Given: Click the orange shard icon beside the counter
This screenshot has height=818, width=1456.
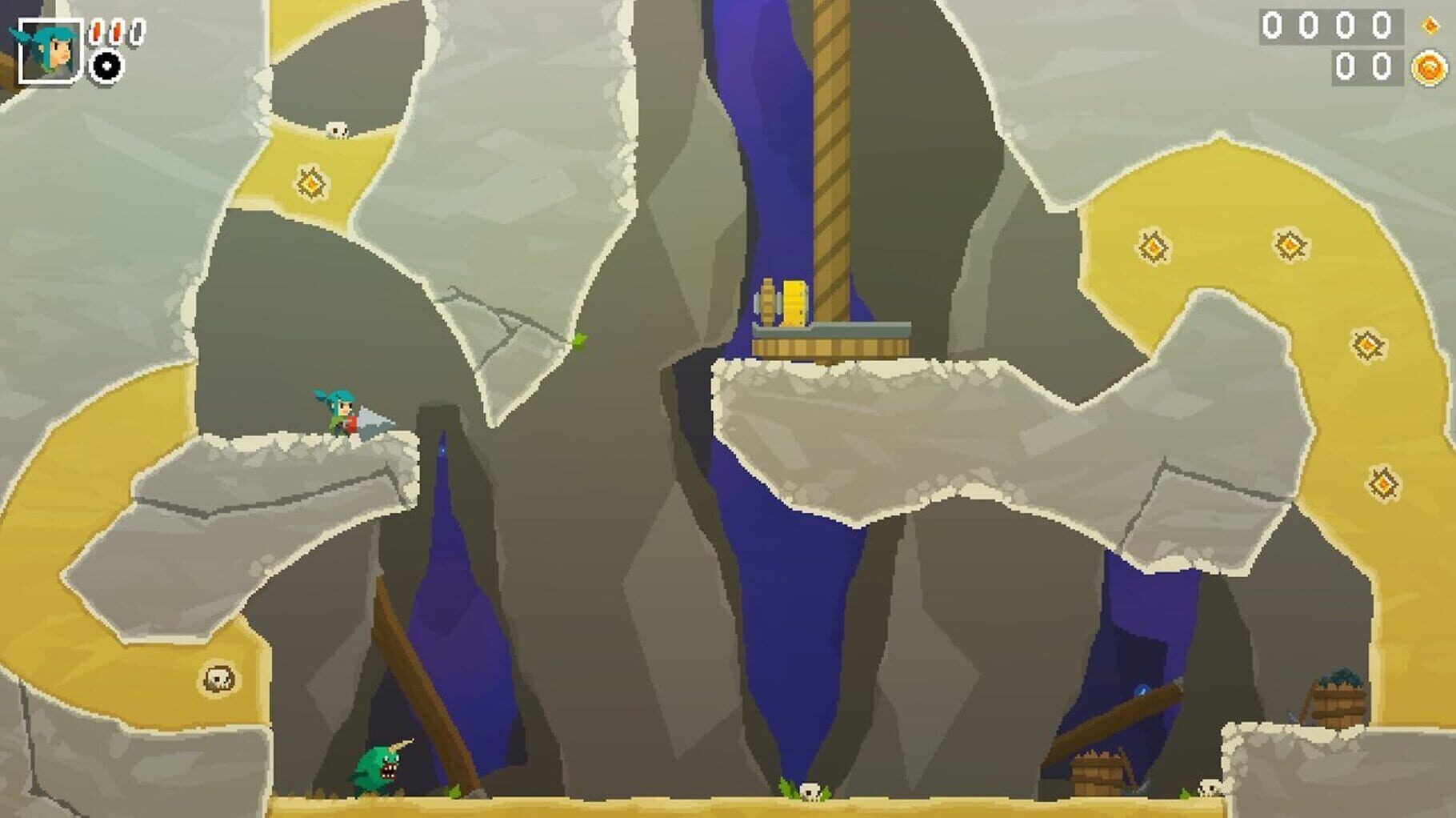Looking at the screenshot, I should (x=1429, y=25).
